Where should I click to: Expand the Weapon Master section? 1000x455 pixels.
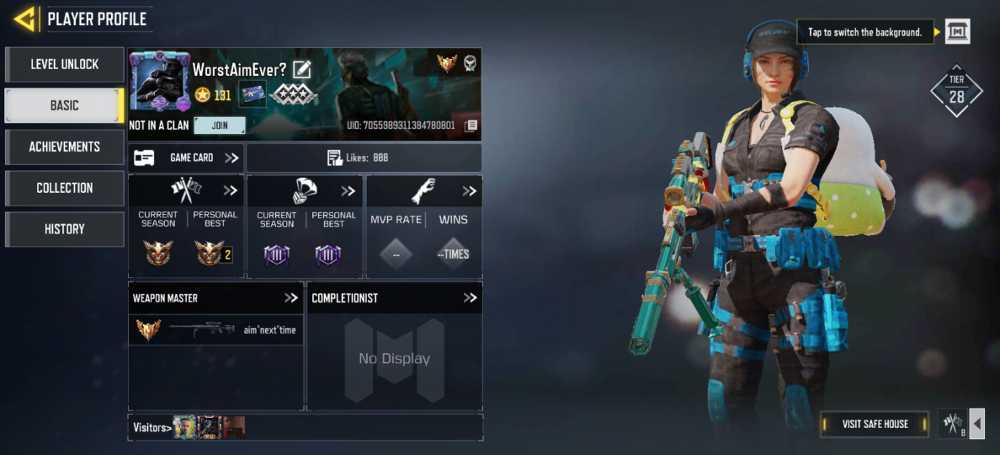(x=291, y=298)
